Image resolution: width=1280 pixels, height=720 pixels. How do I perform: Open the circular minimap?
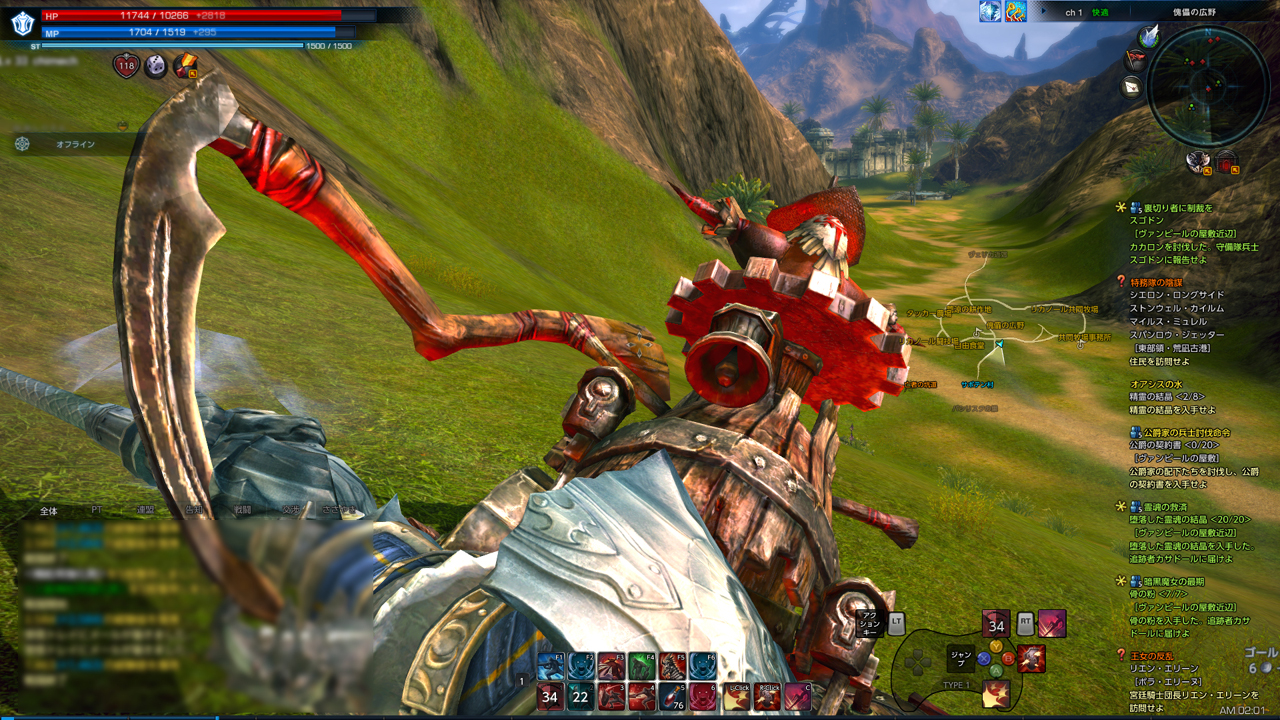(1207, 85)
